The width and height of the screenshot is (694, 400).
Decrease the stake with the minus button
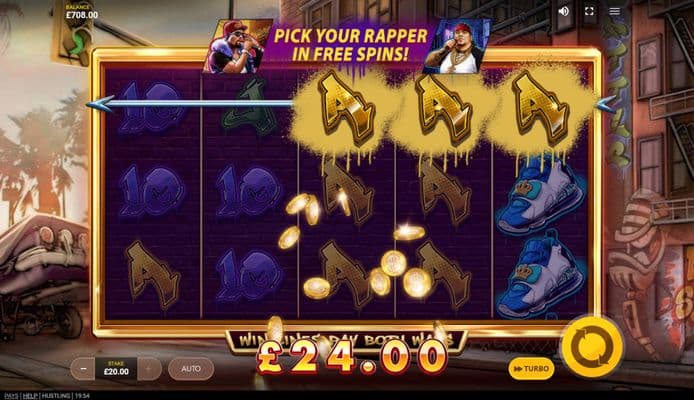pos(83,369)
